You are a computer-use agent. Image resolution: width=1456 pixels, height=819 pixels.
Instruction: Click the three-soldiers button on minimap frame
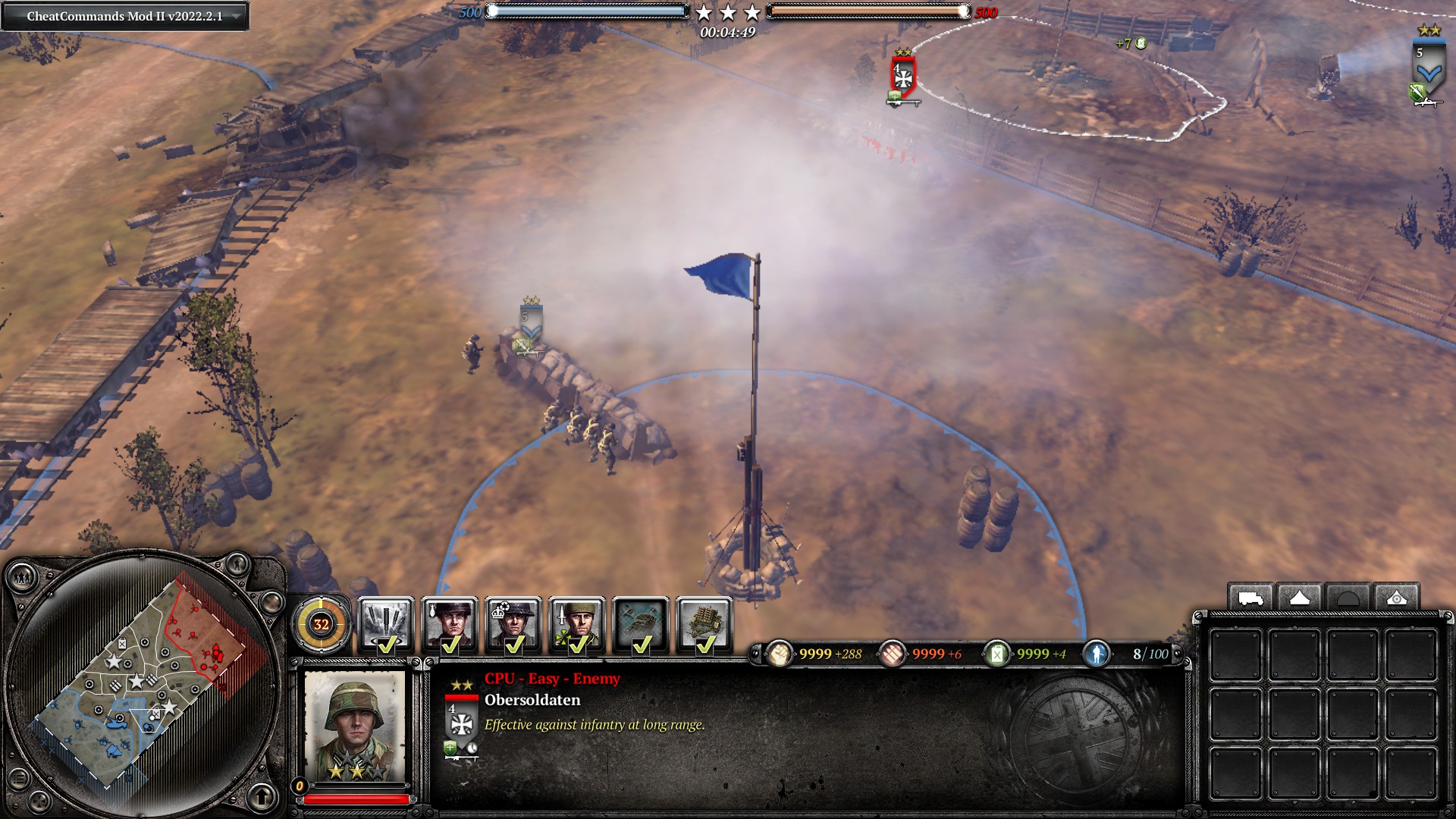[21, 579]
